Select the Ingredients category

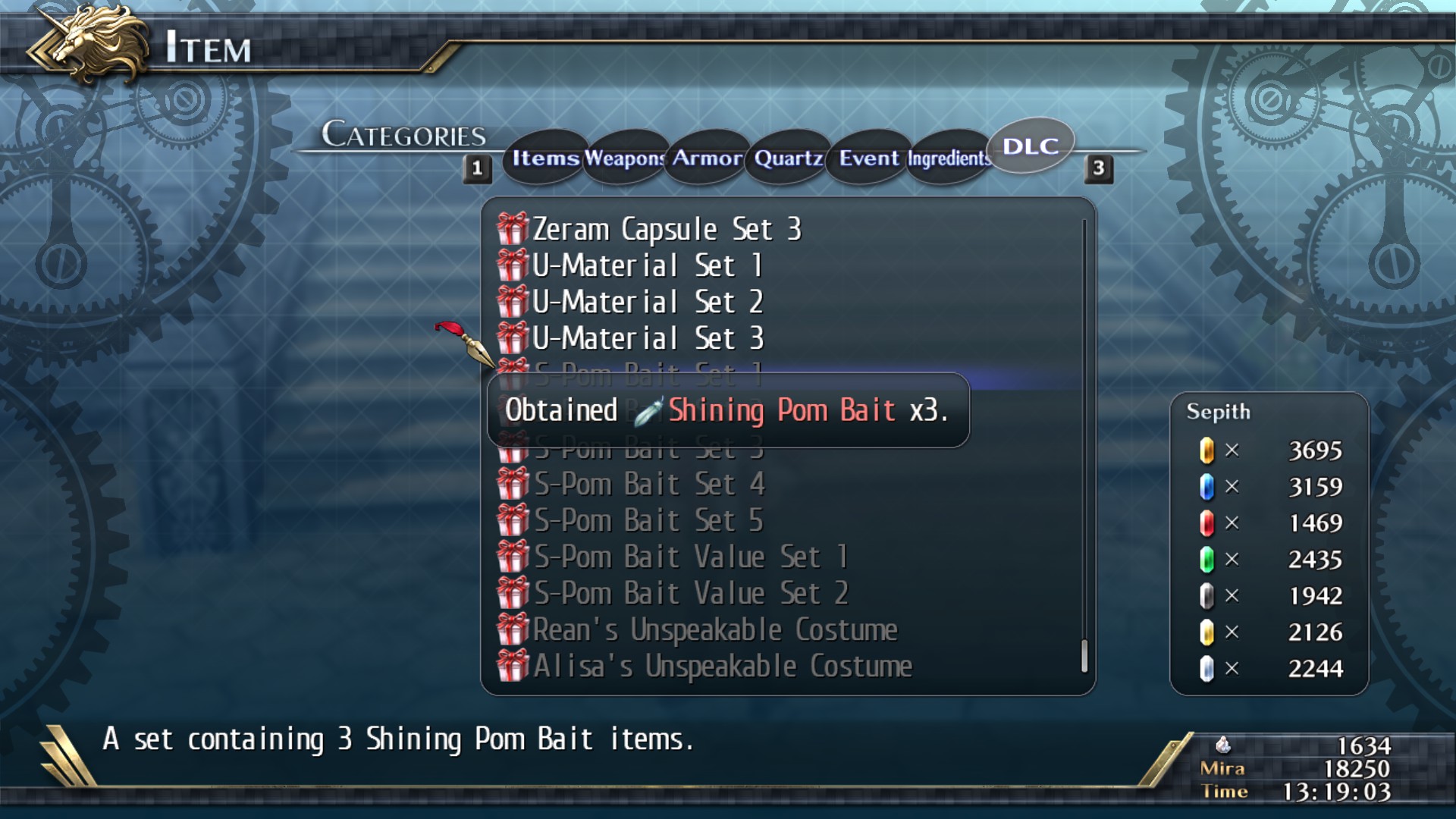click(948, 159)
